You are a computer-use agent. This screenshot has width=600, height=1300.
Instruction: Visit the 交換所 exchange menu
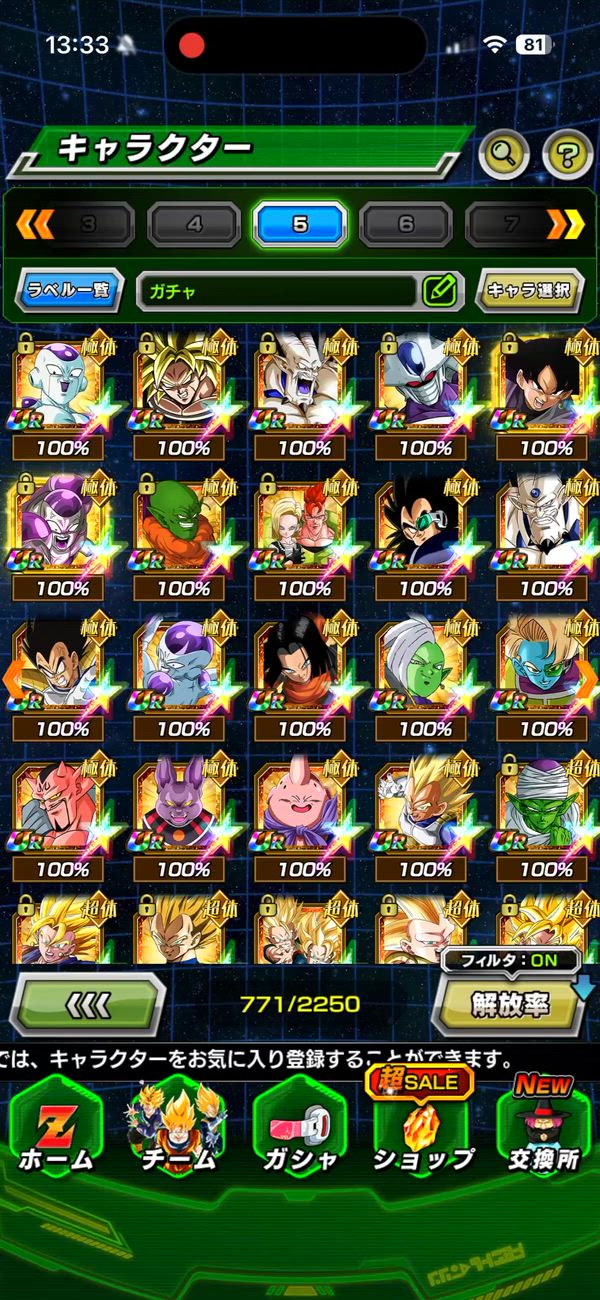pyautogui.click(x=543, y=1128)
